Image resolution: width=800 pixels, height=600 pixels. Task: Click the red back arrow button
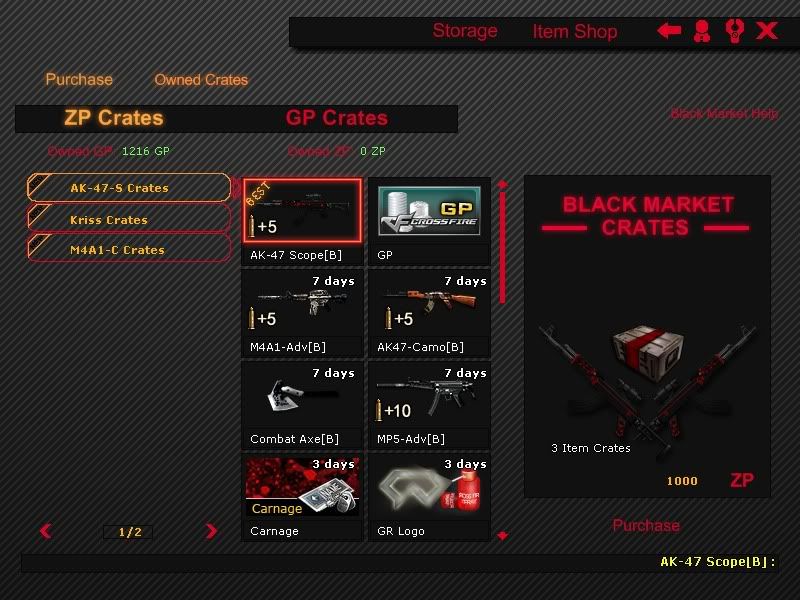point(669,31)
